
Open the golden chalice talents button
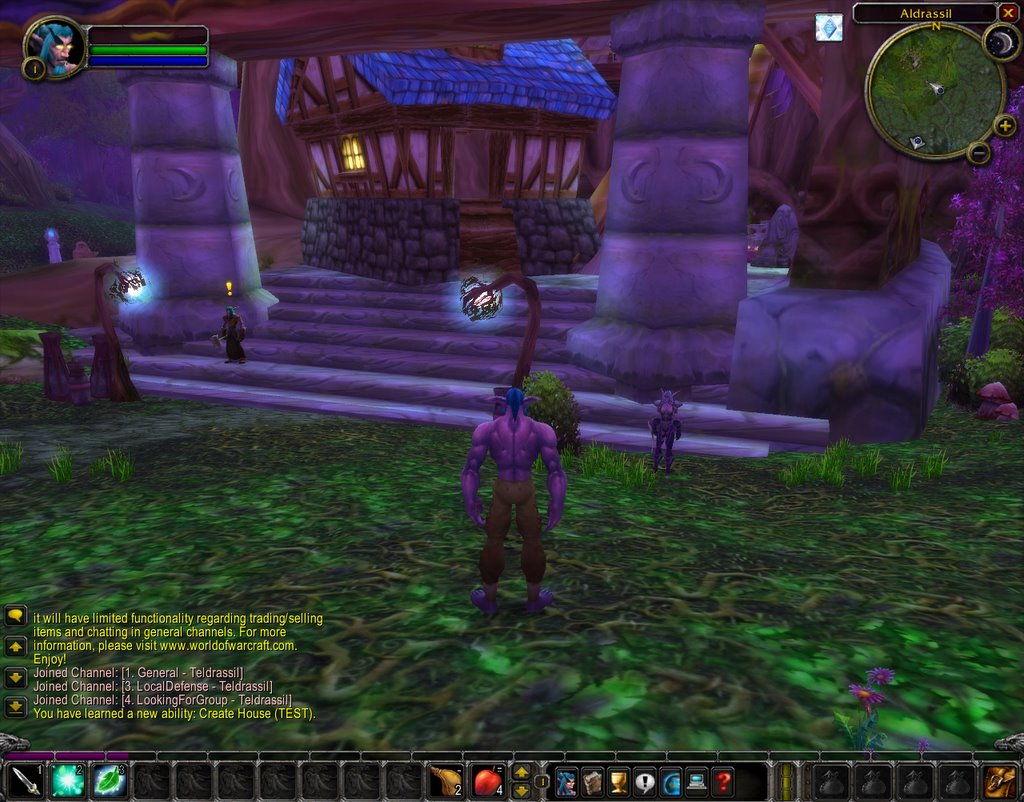click(x=618, y=781)
